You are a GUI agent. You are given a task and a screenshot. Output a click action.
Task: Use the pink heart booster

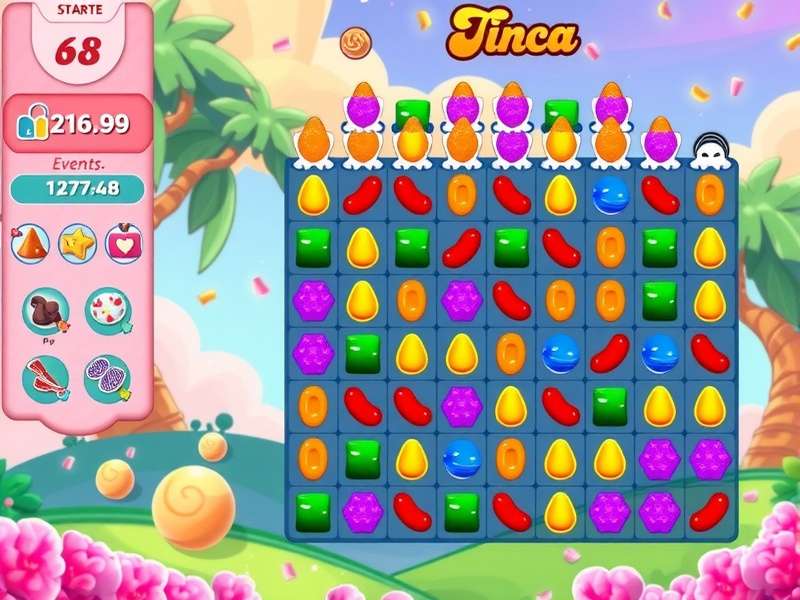point(124,243)
